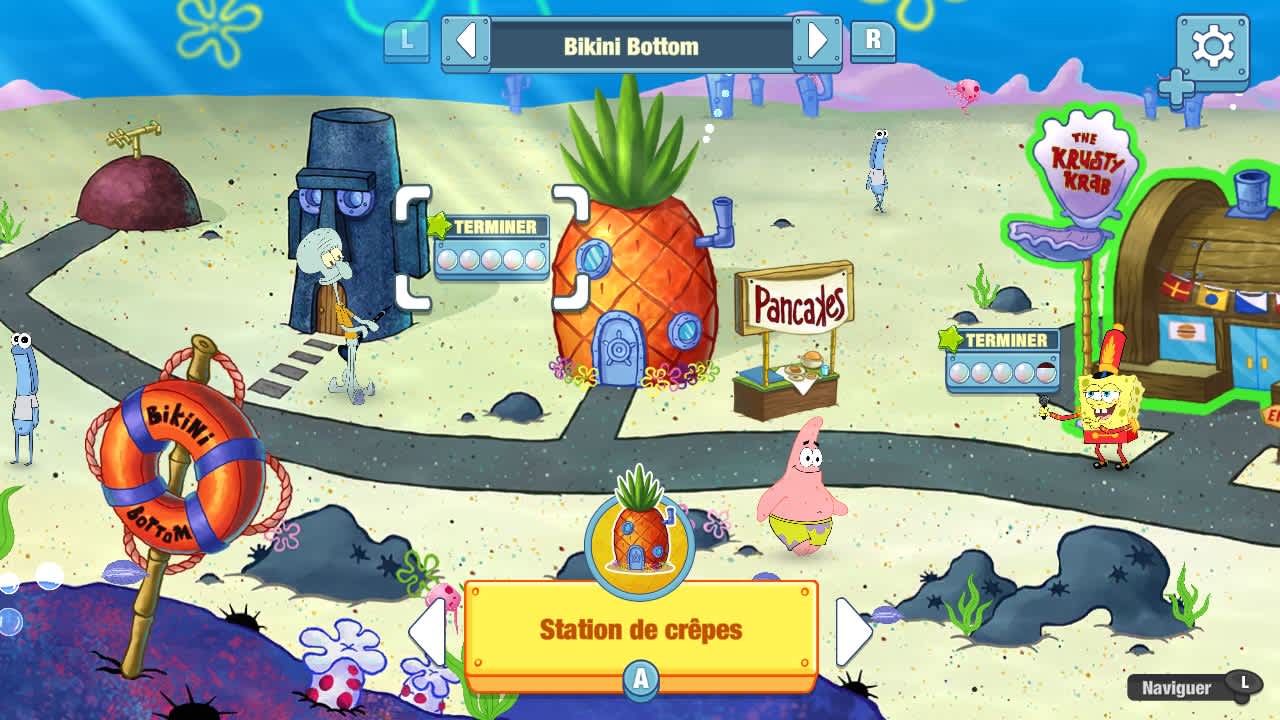Select the Bikini Bottom title bar
The width and height of the screenshot is (1280, 720).
click(x=640, y=43)
